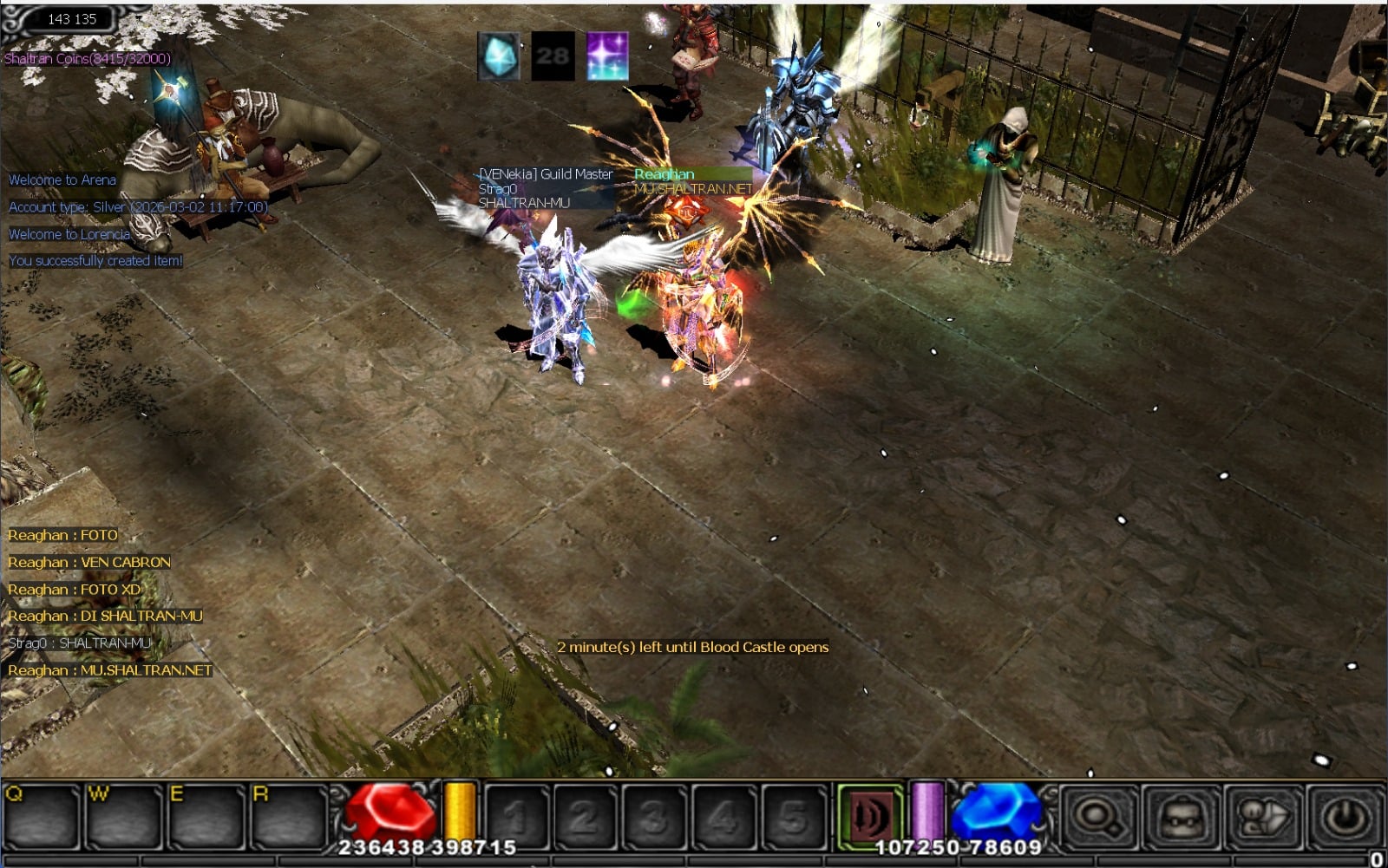Click Reaghan's MU.SHALTRAN.NET chat message

(x=109, y=670)
